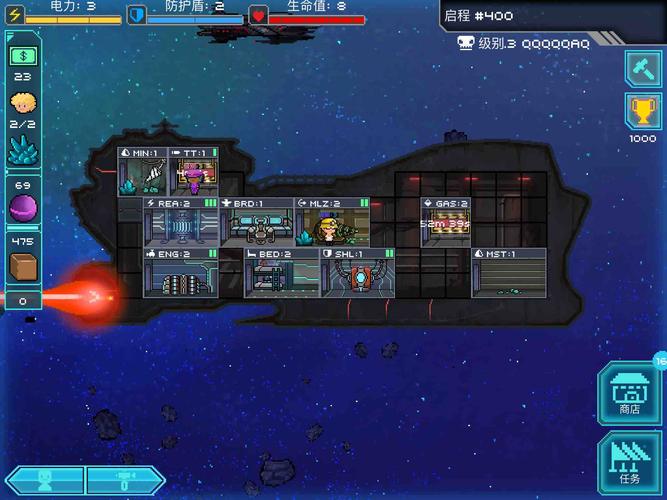Screen dimensions: 667x500
Task: Open the 商店 shop
Action: 630,393
